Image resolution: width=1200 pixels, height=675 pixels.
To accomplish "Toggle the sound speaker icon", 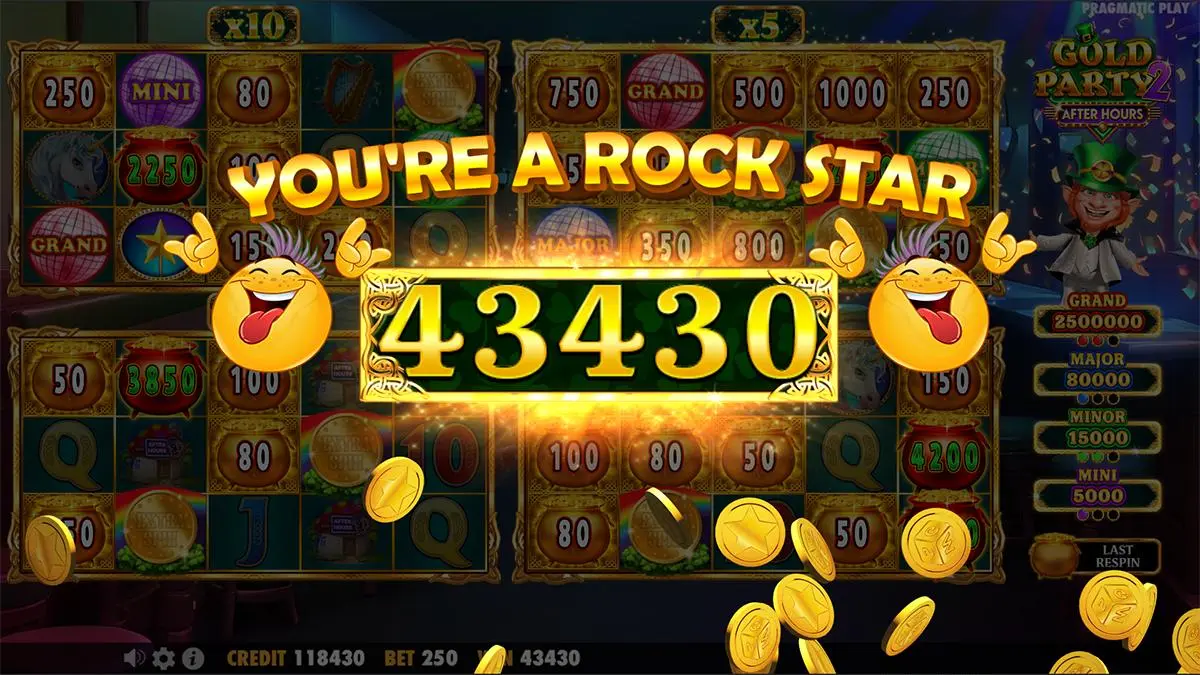I will click(x=134, y=658).
